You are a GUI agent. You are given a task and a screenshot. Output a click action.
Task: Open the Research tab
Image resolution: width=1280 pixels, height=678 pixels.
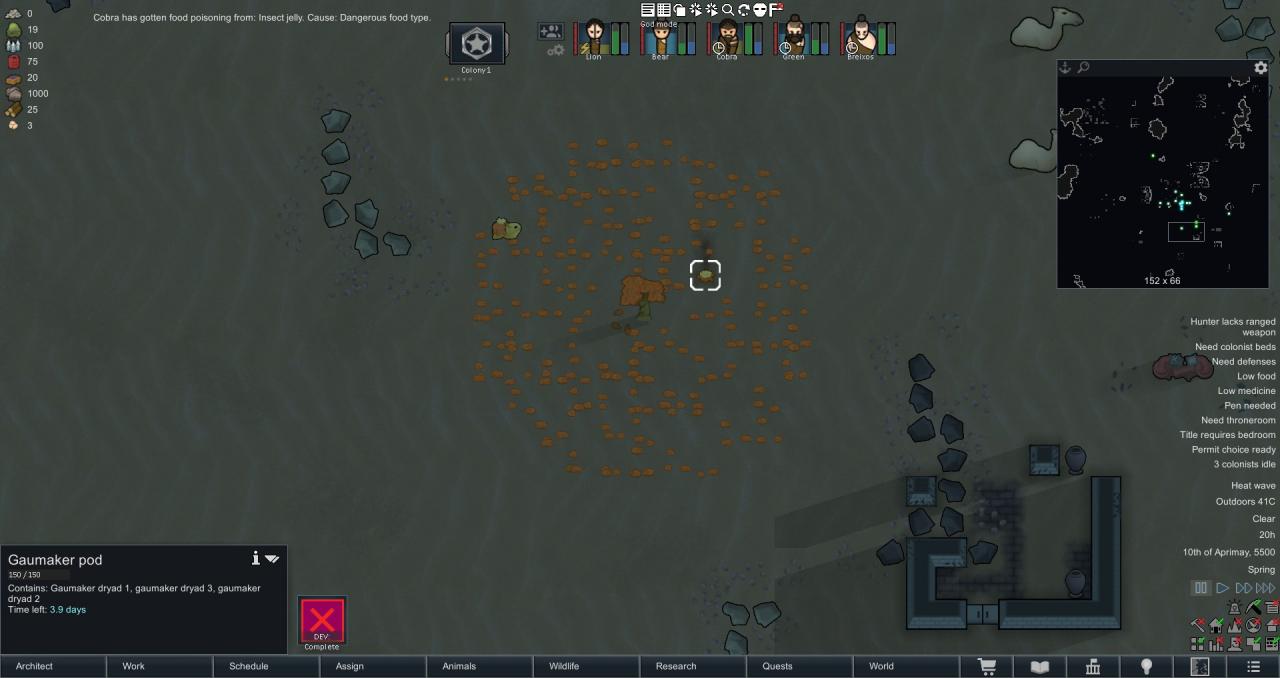tap(694, 666)
